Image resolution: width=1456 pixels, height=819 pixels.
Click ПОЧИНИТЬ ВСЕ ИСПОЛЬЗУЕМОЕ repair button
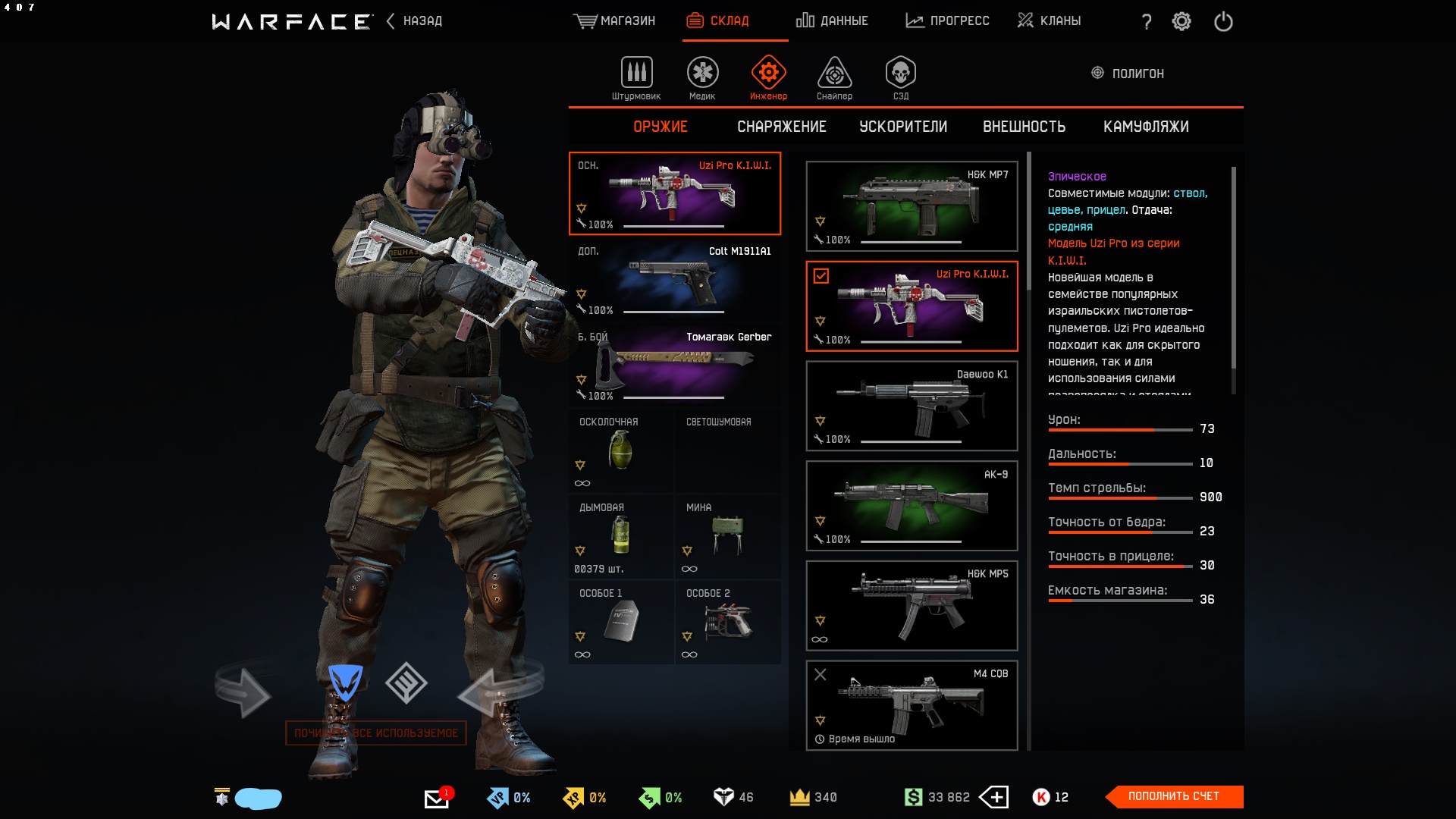[377, 733]
